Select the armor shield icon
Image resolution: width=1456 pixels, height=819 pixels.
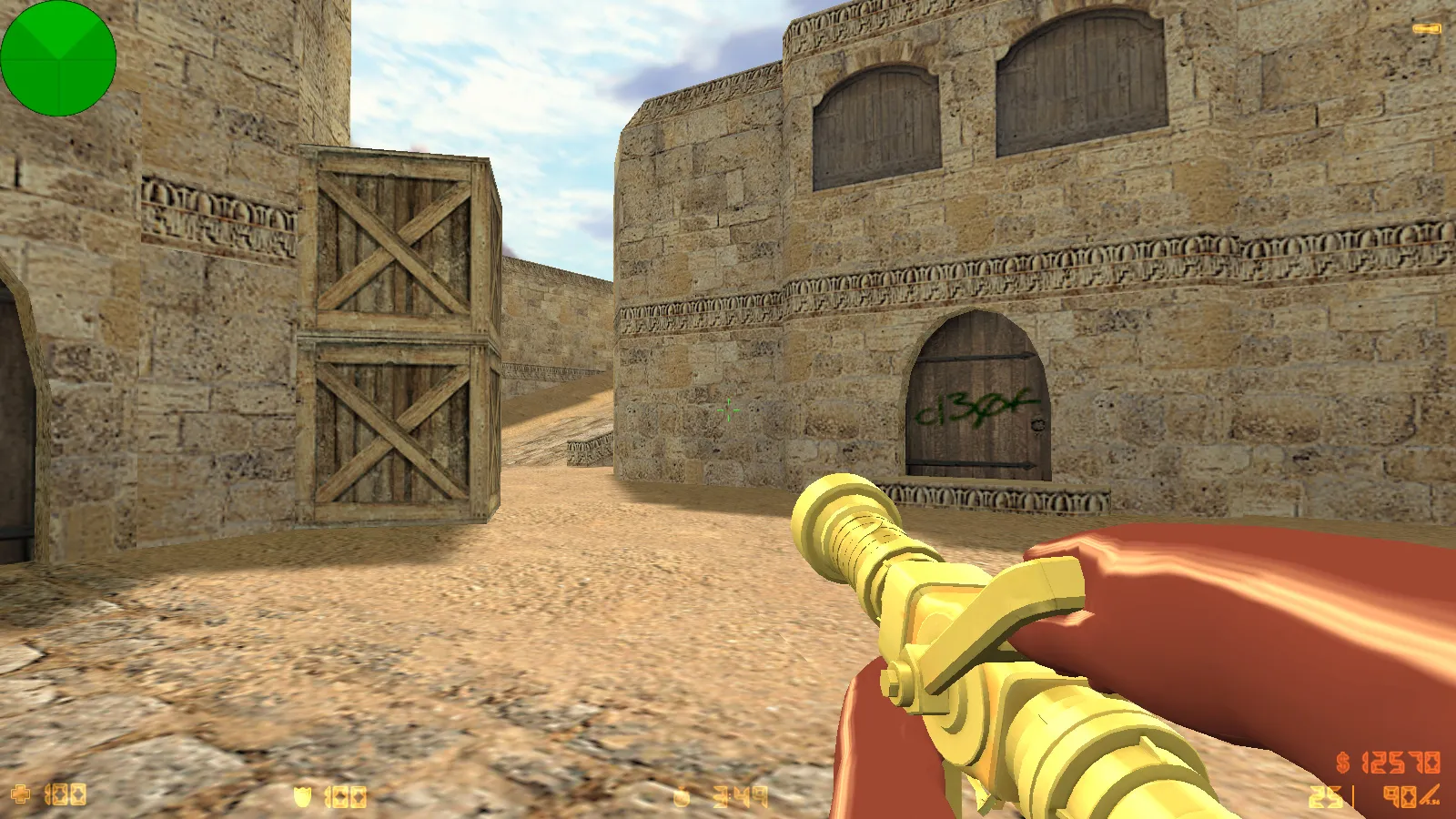302,795
